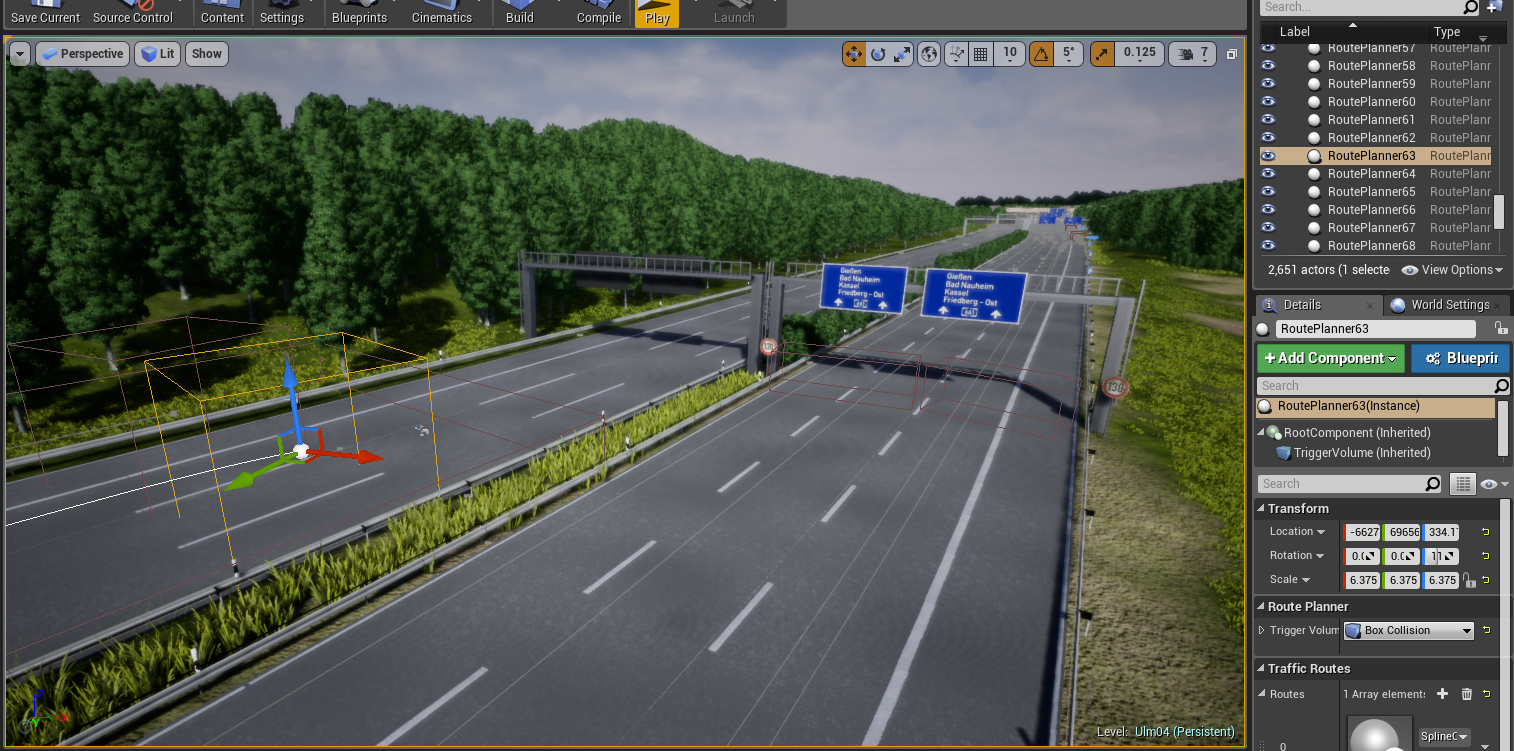This screenshot has width=1514, height=751.
Task: Collapse the Transform section
Action: 1263,508
